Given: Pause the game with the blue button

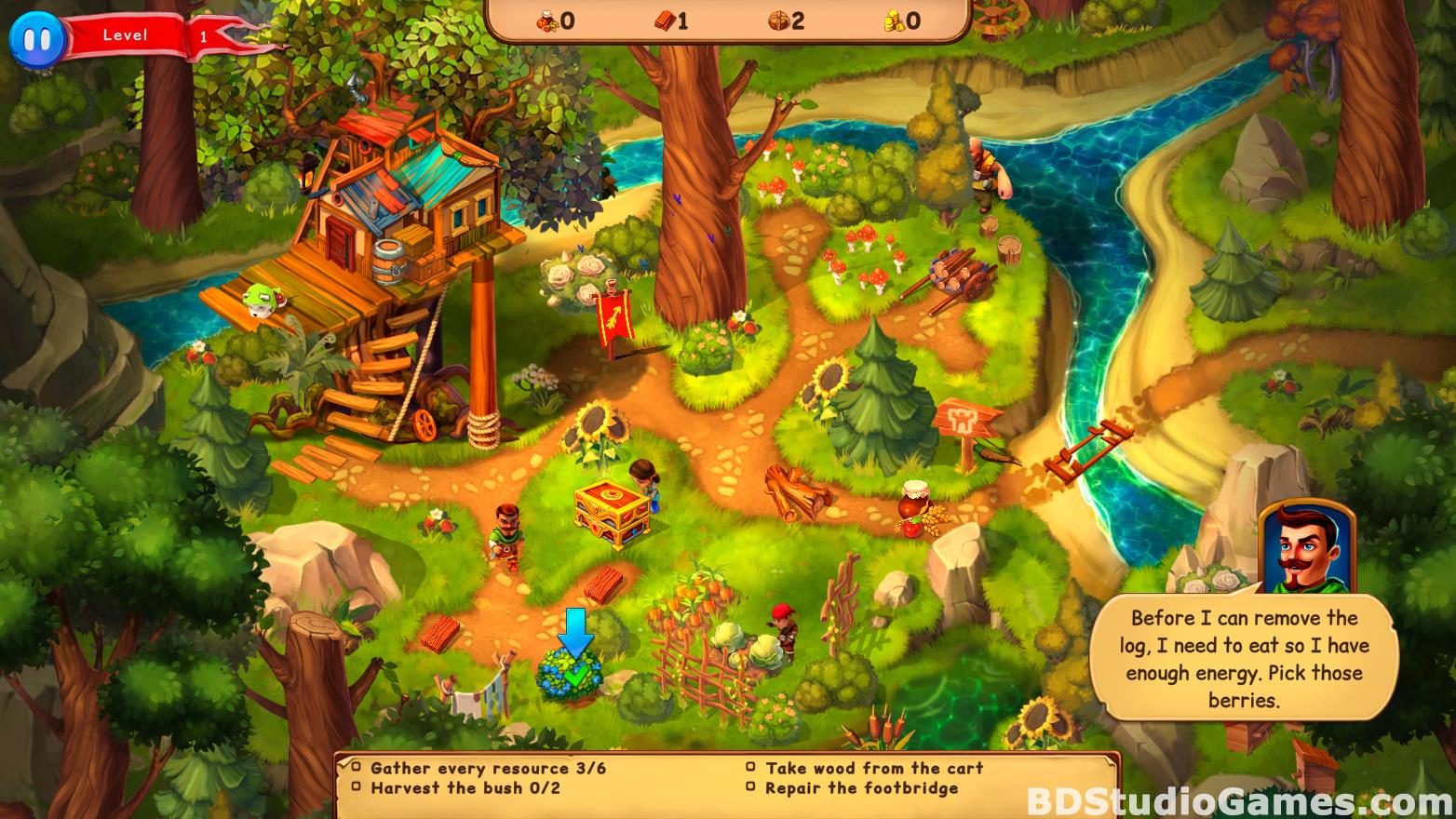Looking at the screenshot, I should [36, 38].
